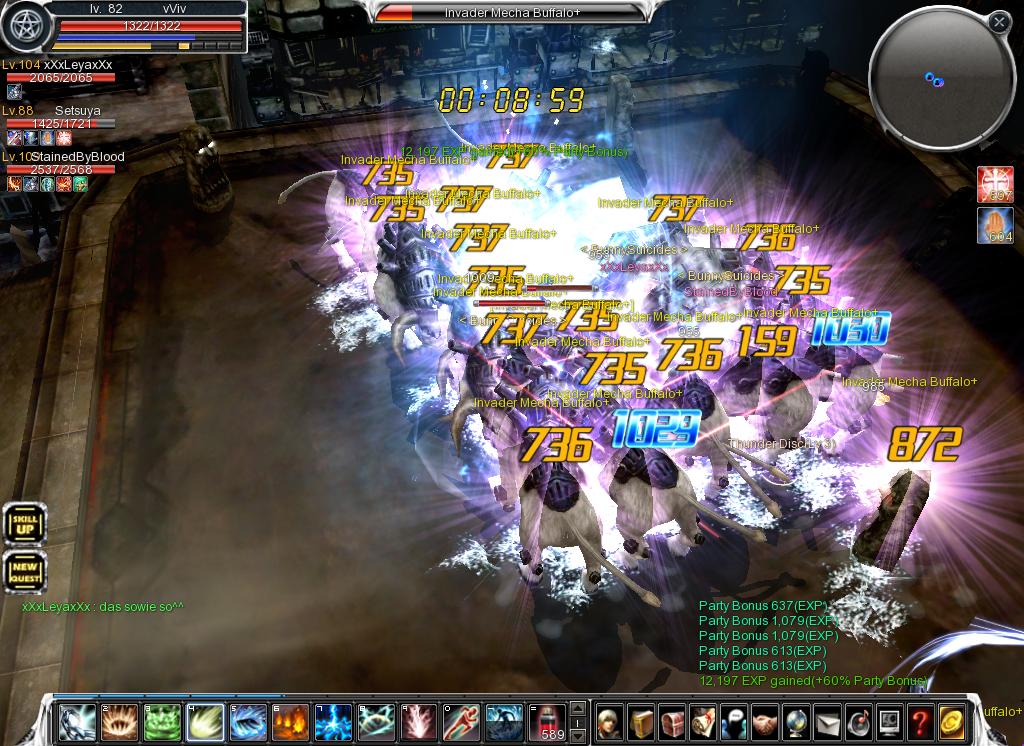Cast the blue lightning skill in slot 7

[x=333, y=720]
